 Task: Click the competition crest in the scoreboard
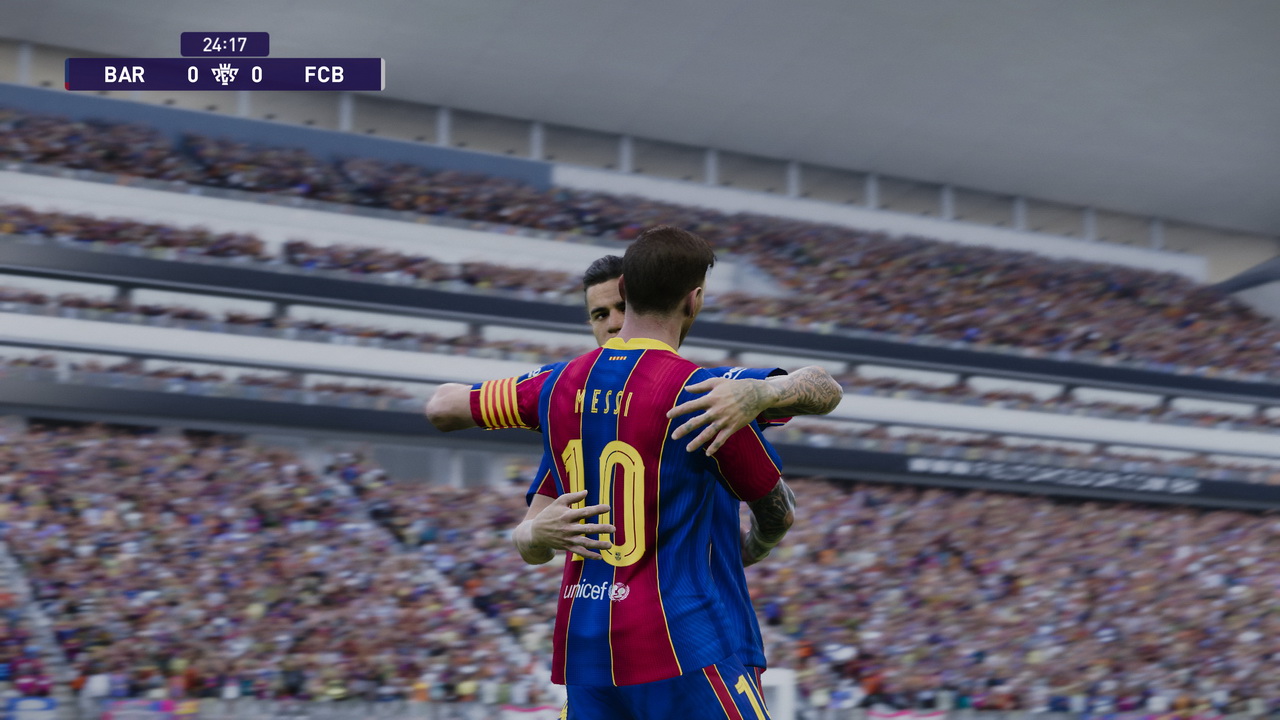(226, 74)
